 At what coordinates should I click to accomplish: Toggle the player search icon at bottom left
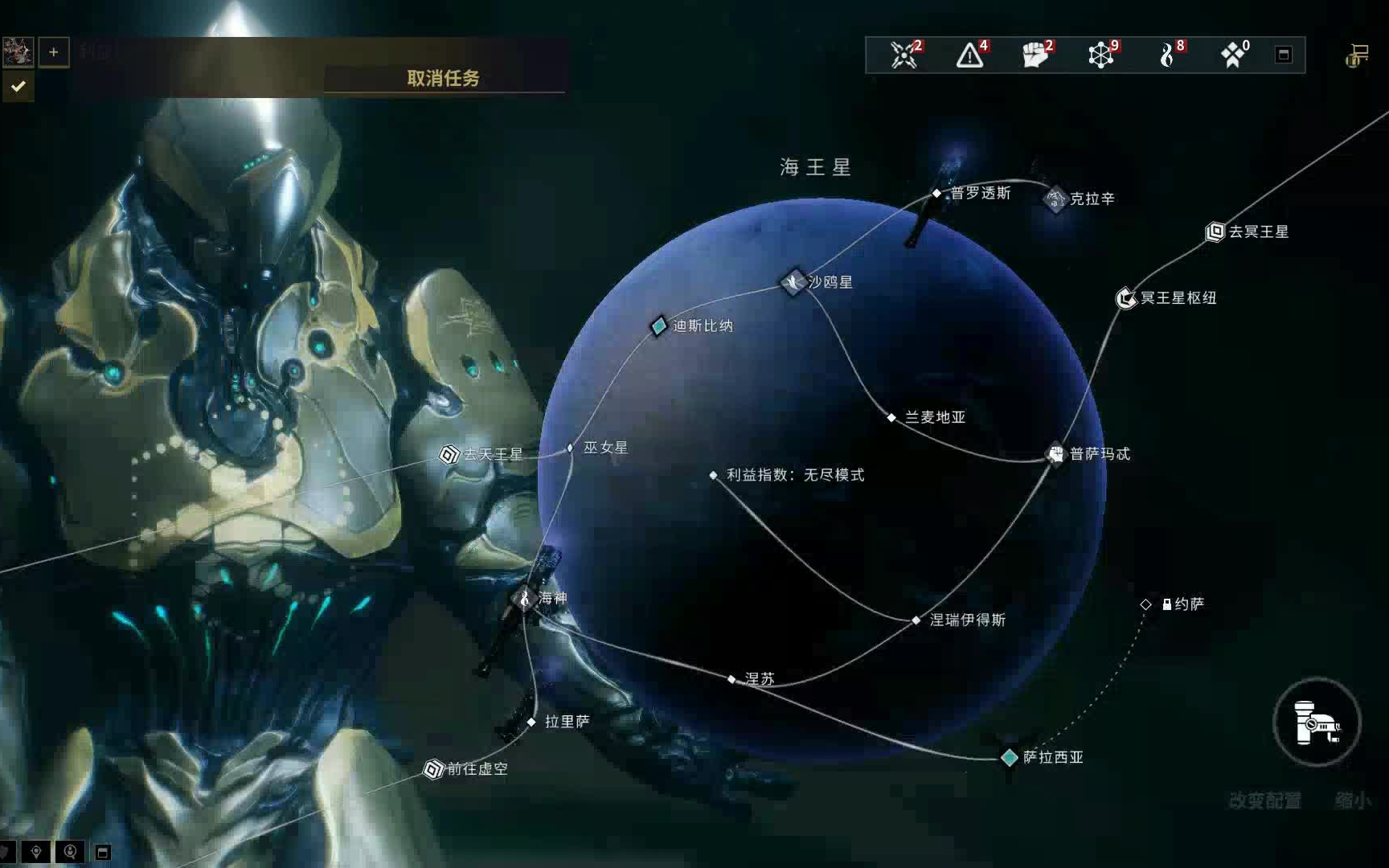coord(71,850)
